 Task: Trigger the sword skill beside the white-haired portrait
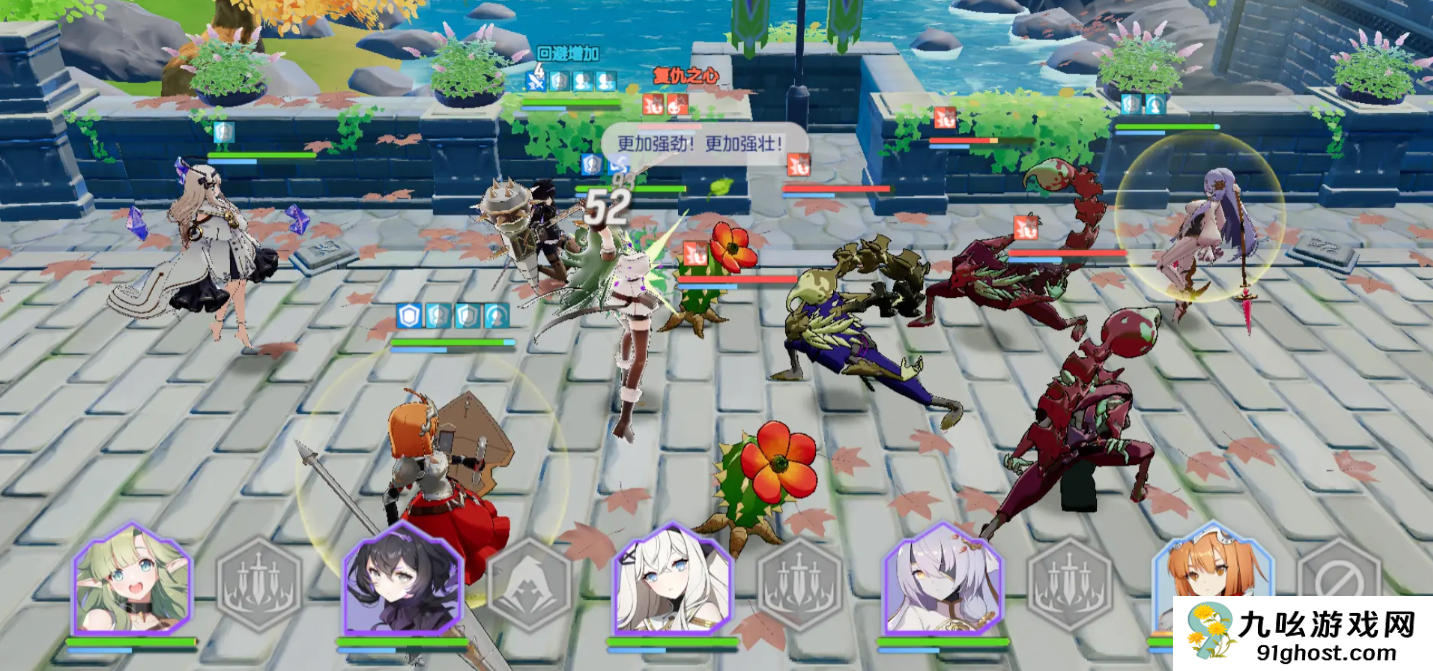point(799,584)
